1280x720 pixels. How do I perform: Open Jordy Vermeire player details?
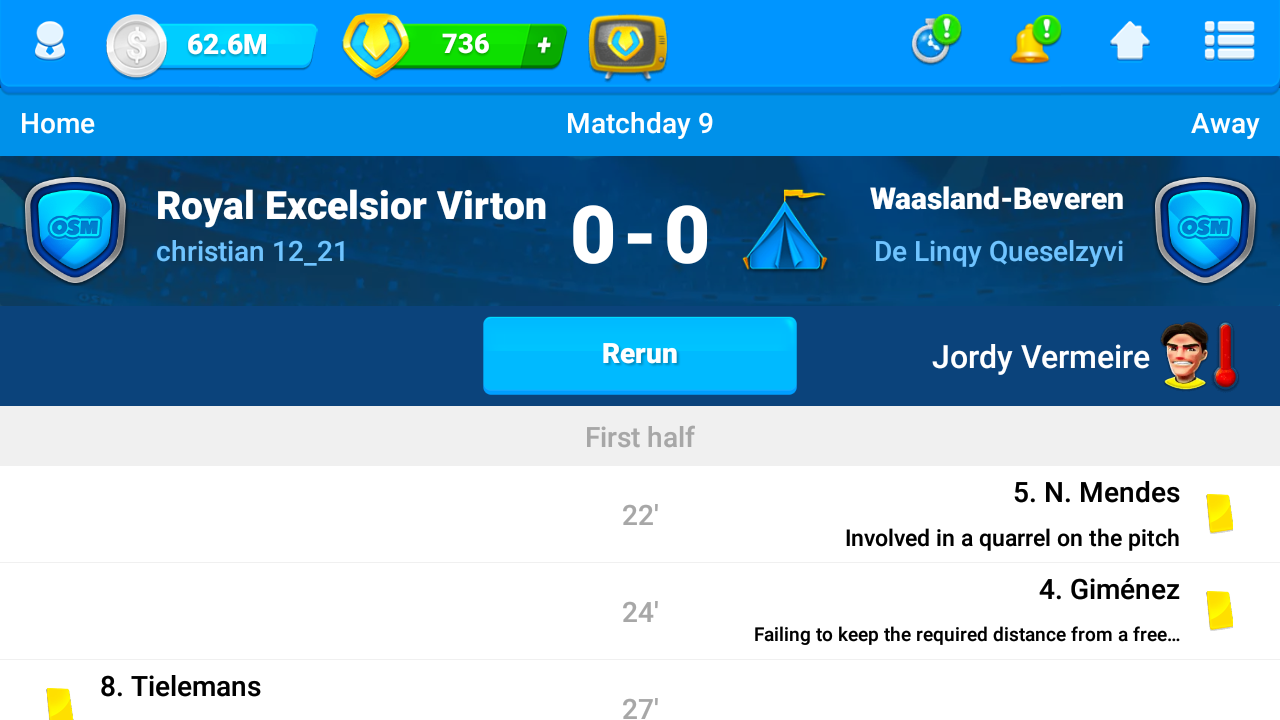point(1041,357)
